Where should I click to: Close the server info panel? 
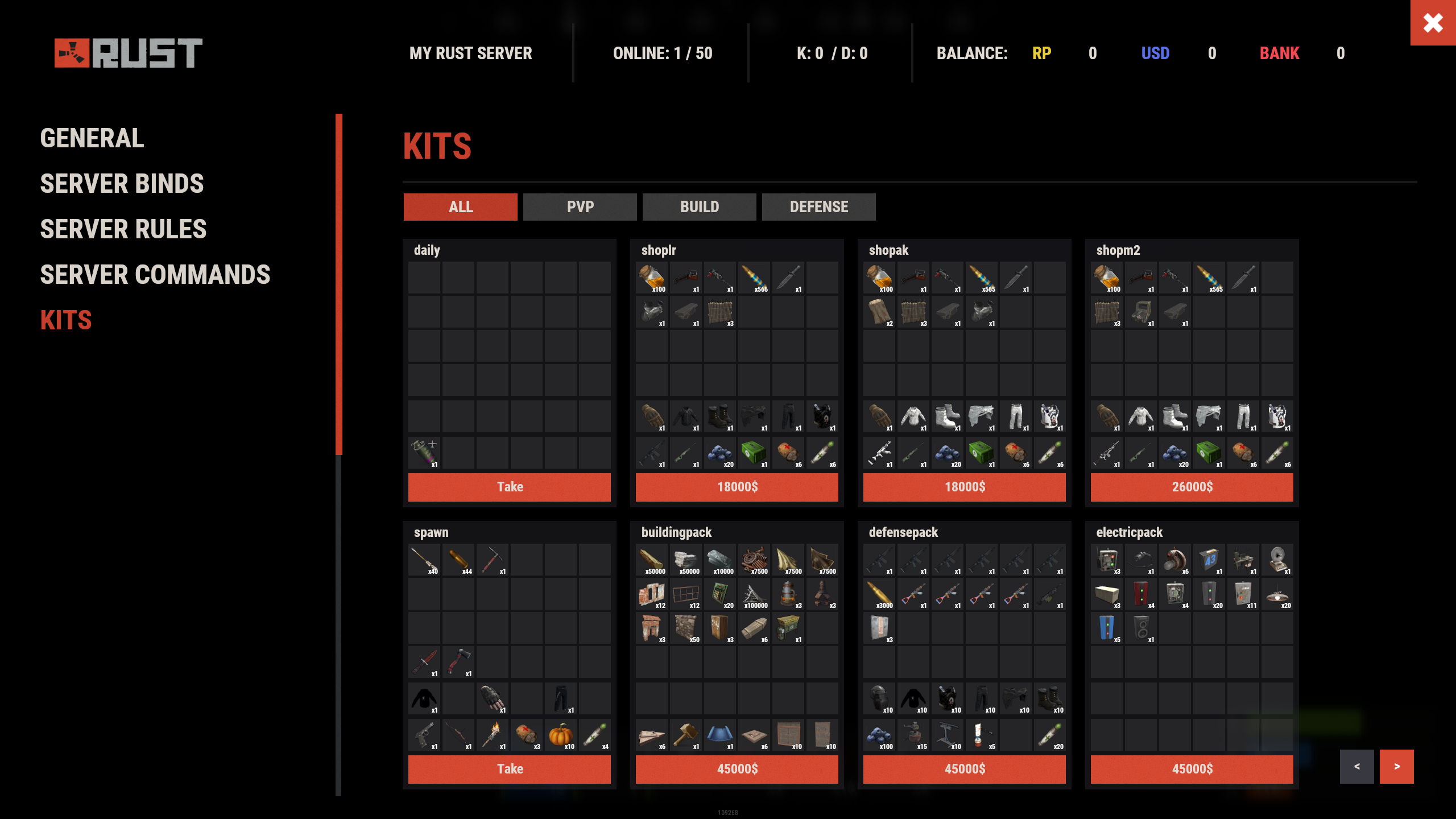(x=1433, y=23)
